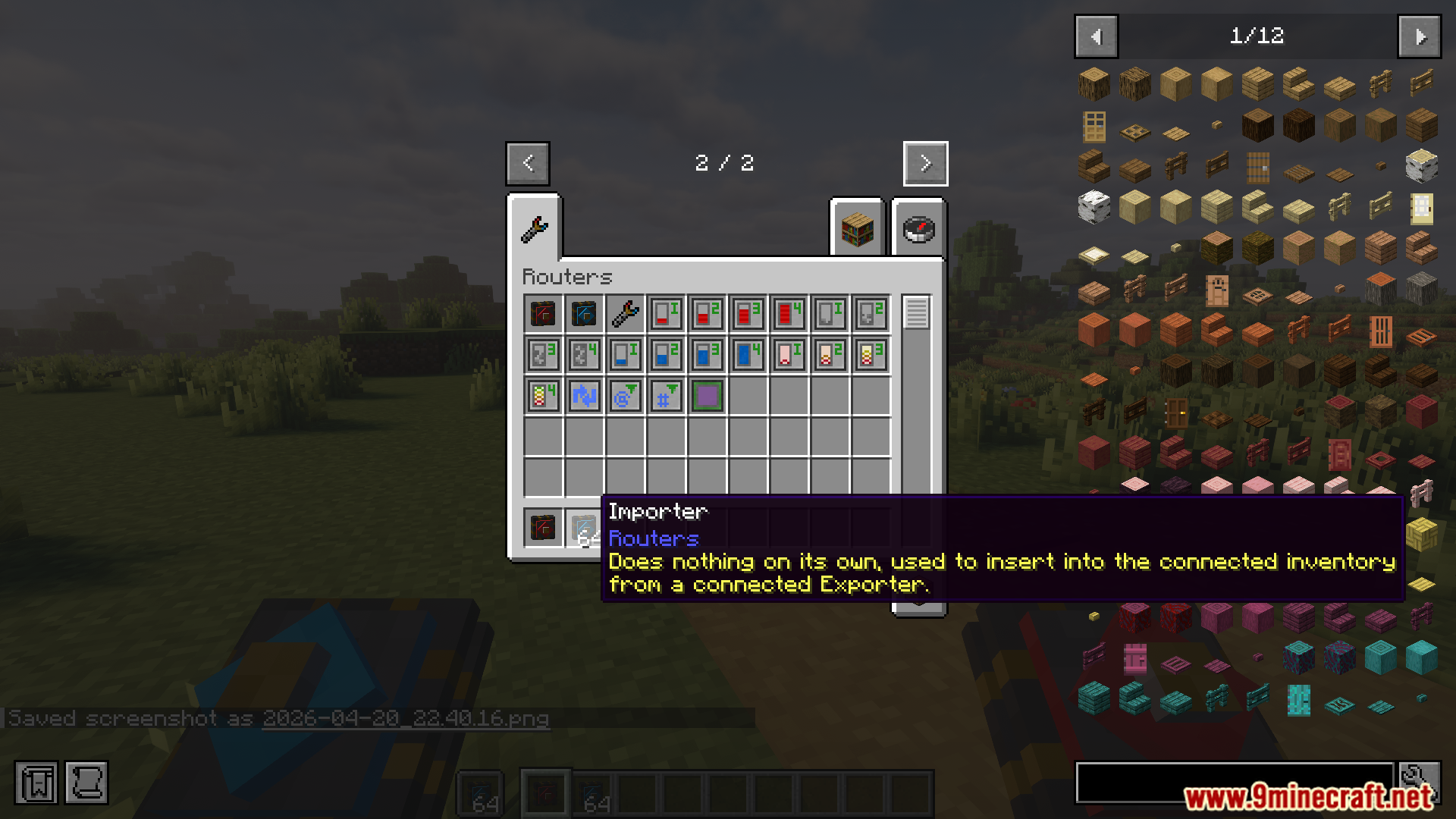Grab the wrench tool from the Routers tab
The height and width of the screenshot is (819, 1456).
tap(624, 313)
